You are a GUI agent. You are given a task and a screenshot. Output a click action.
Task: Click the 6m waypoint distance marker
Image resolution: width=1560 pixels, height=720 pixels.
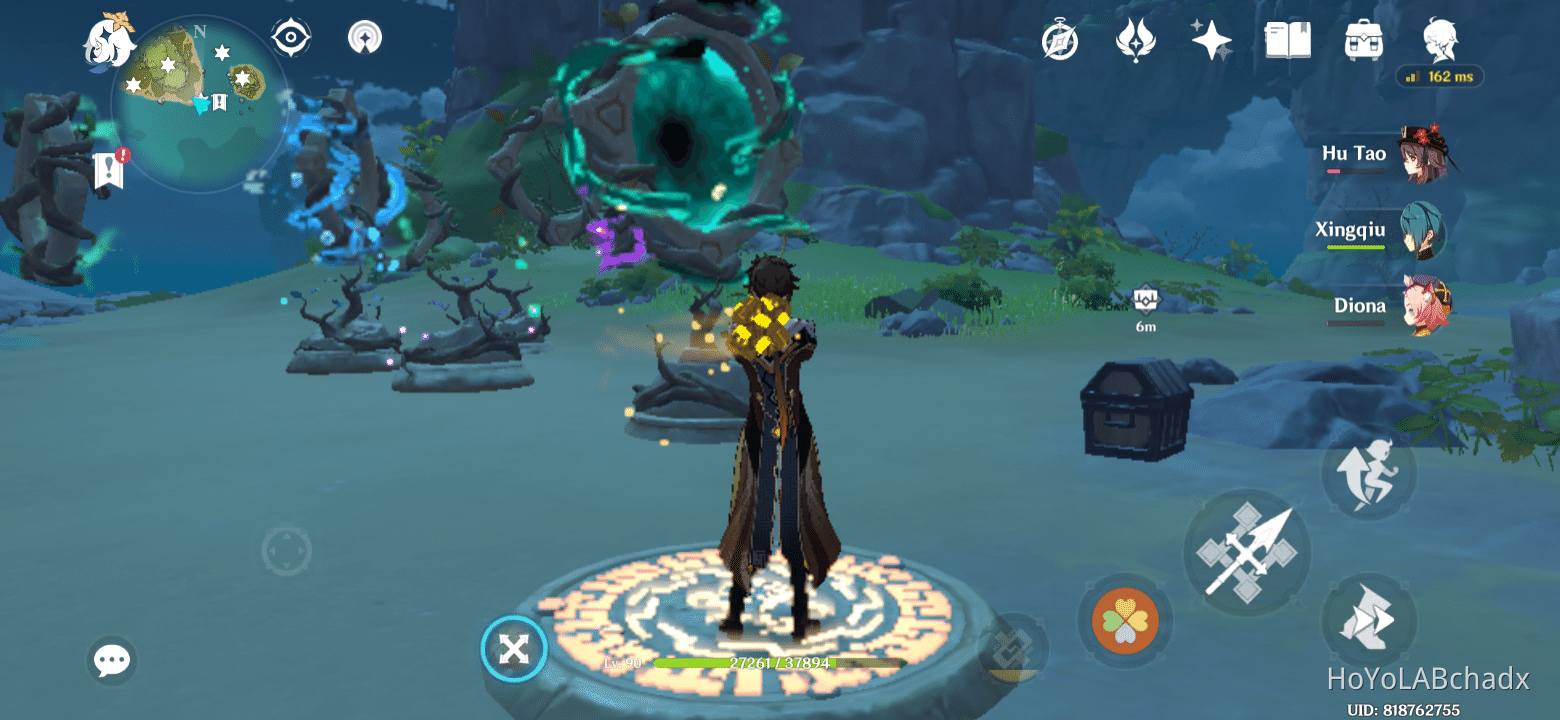coord(1143,305)
